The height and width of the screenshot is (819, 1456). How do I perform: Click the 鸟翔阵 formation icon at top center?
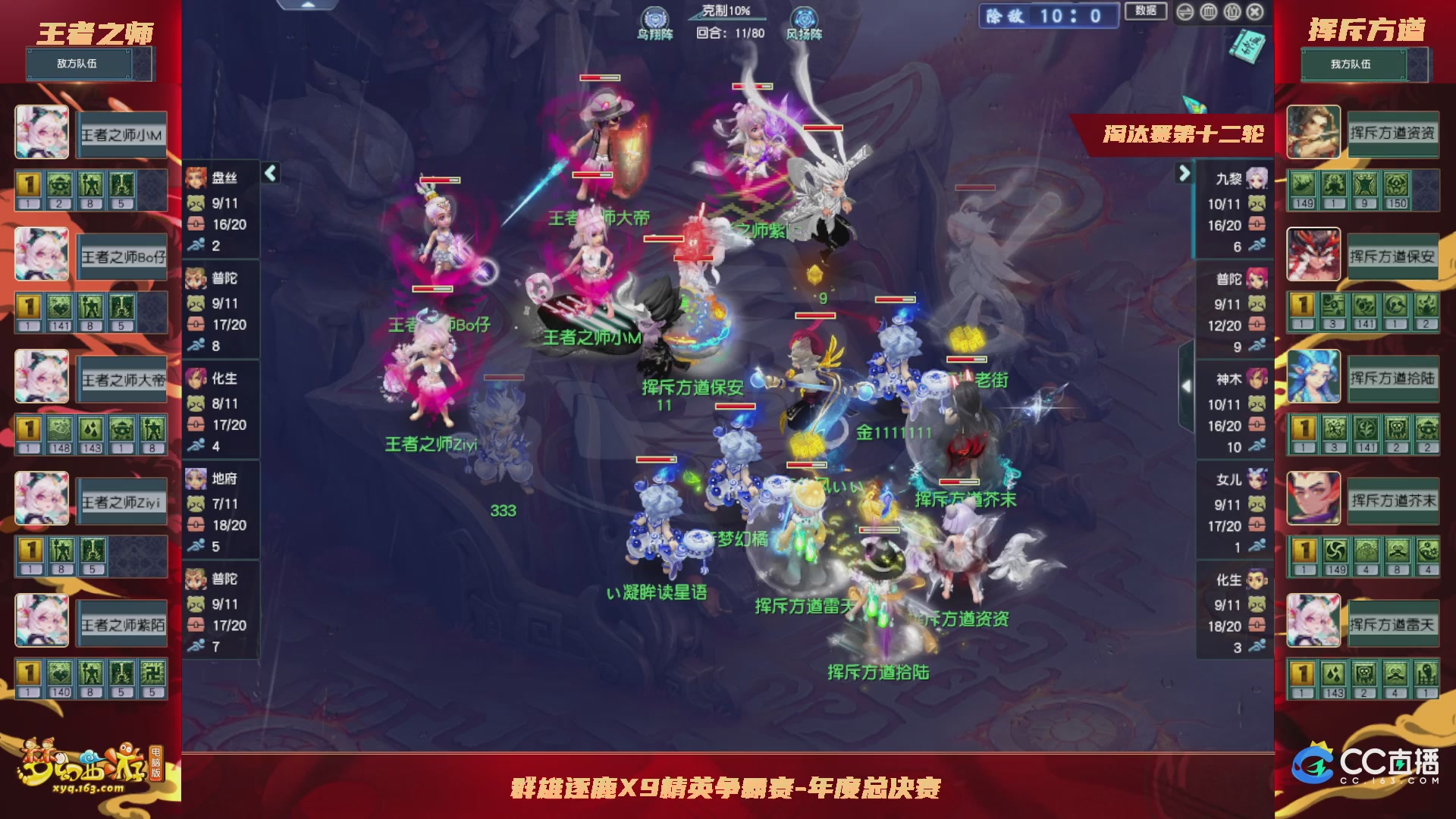654,17
